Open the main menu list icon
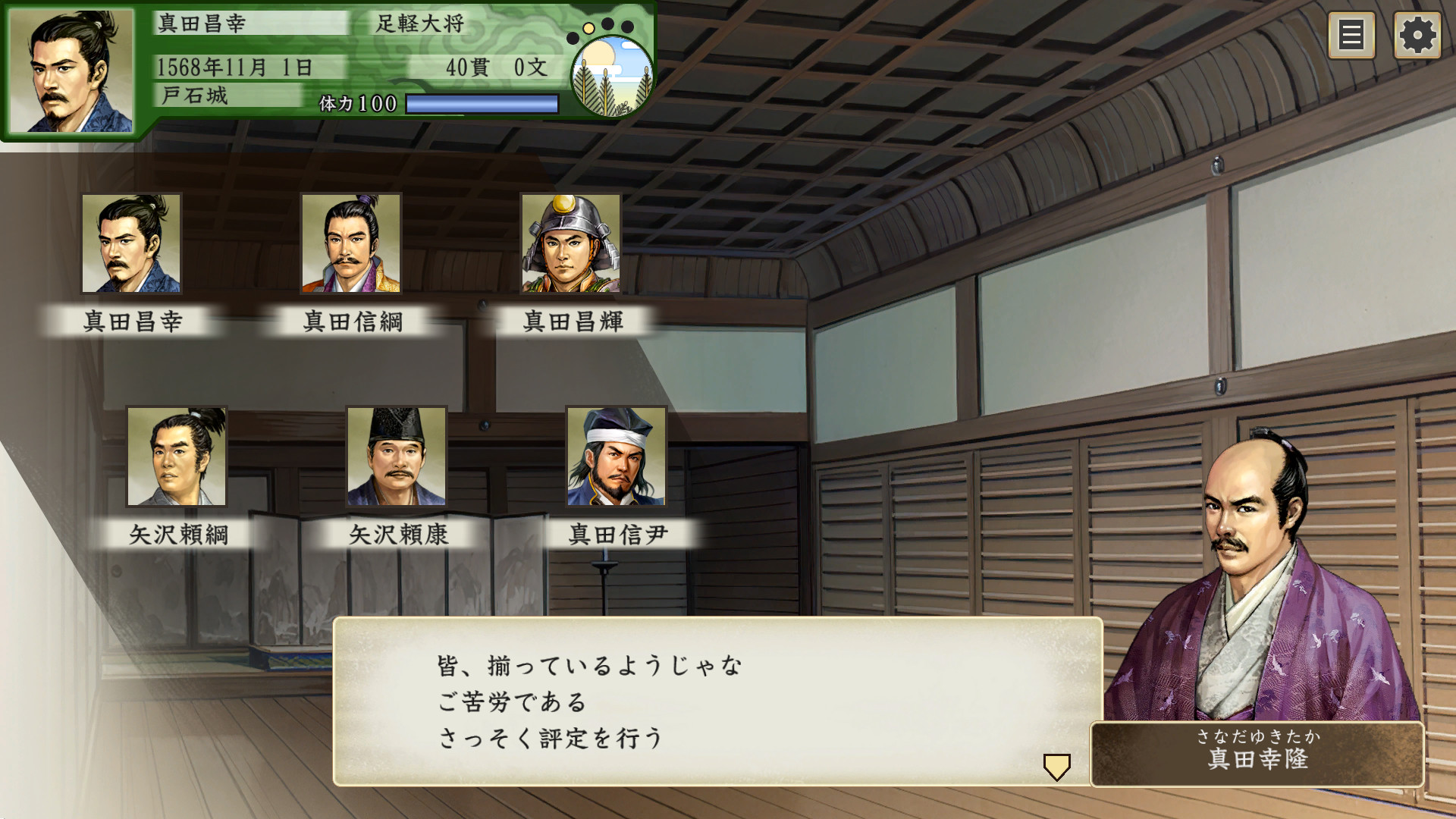Screen dimensions: 1456x819 pos(1352,35)
